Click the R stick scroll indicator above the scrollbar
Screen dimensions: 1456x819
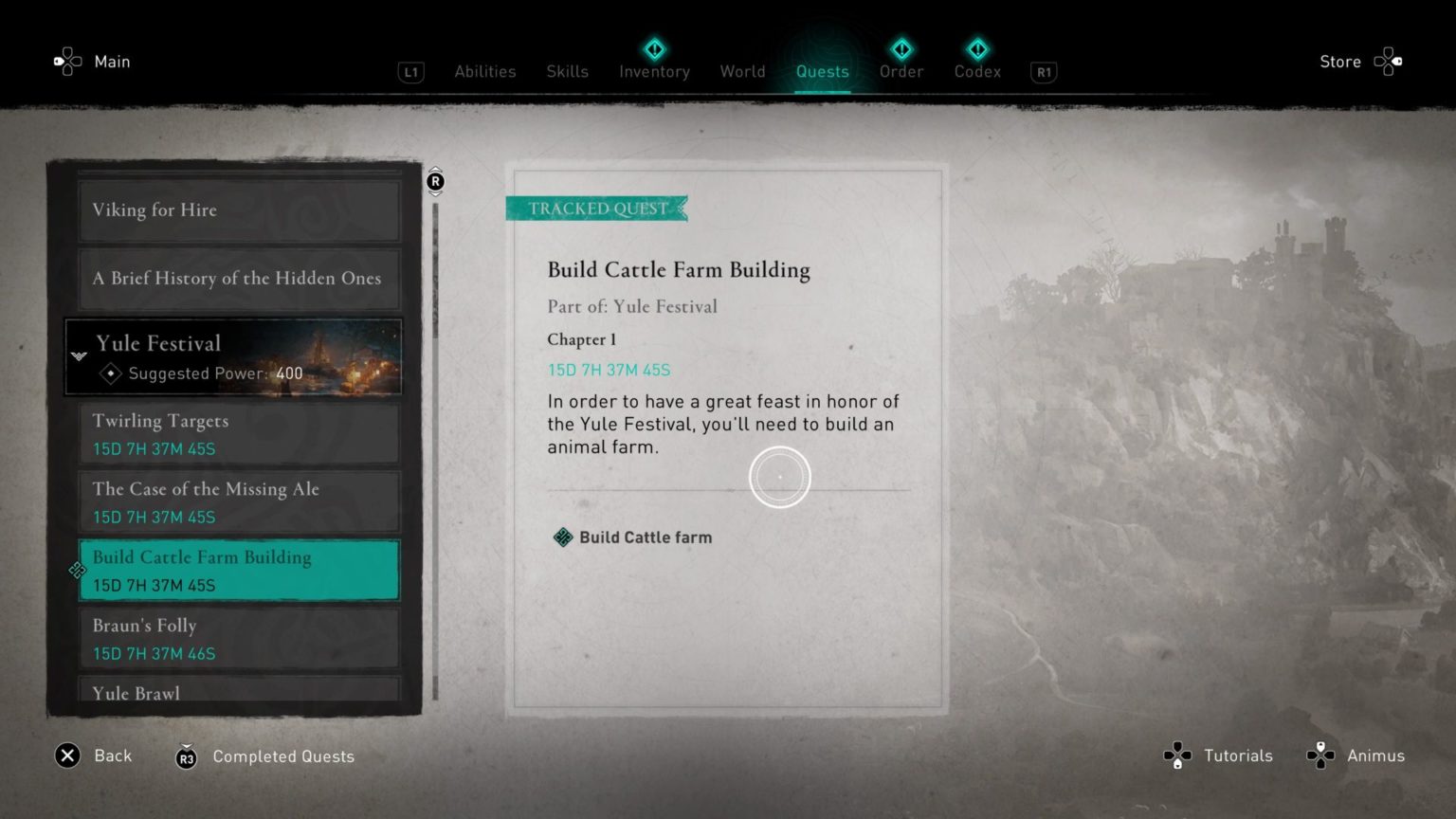click(435, 181)
